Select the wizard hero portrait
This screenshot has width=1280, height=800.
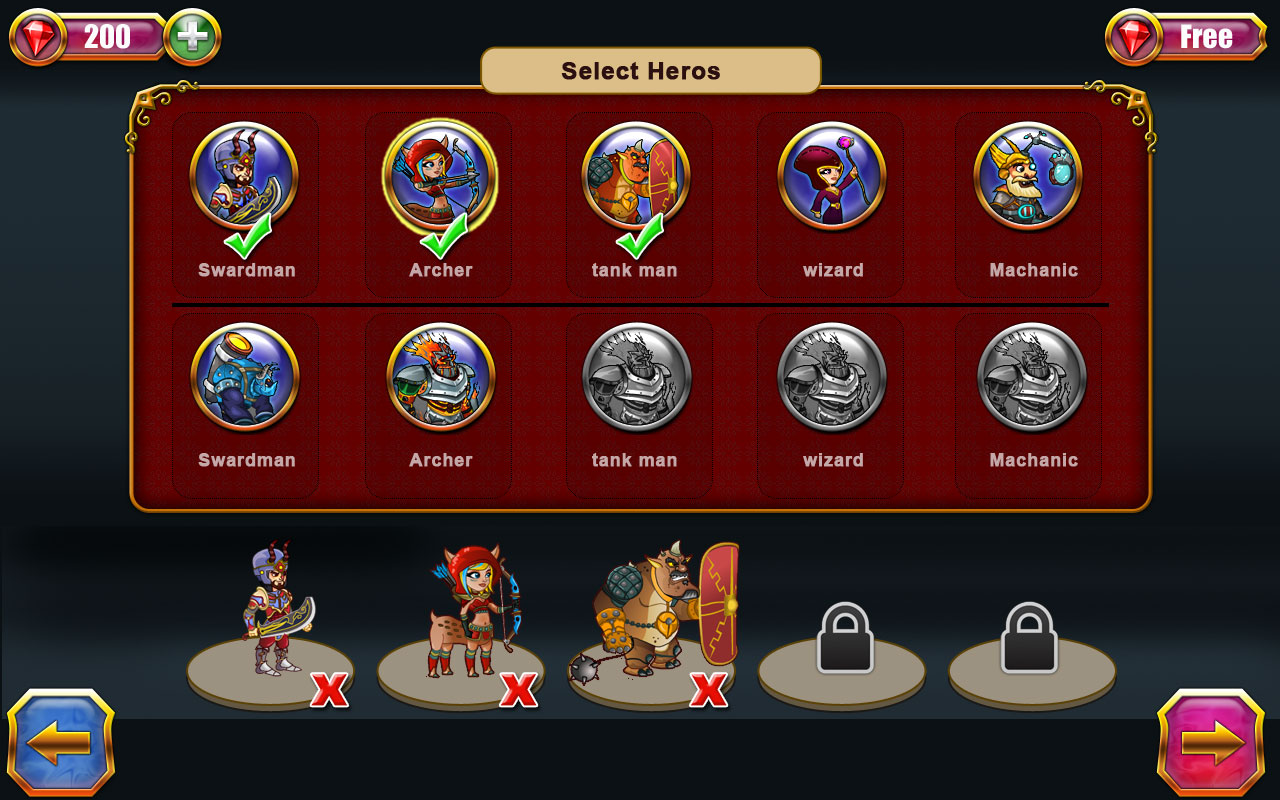point(831,178)
